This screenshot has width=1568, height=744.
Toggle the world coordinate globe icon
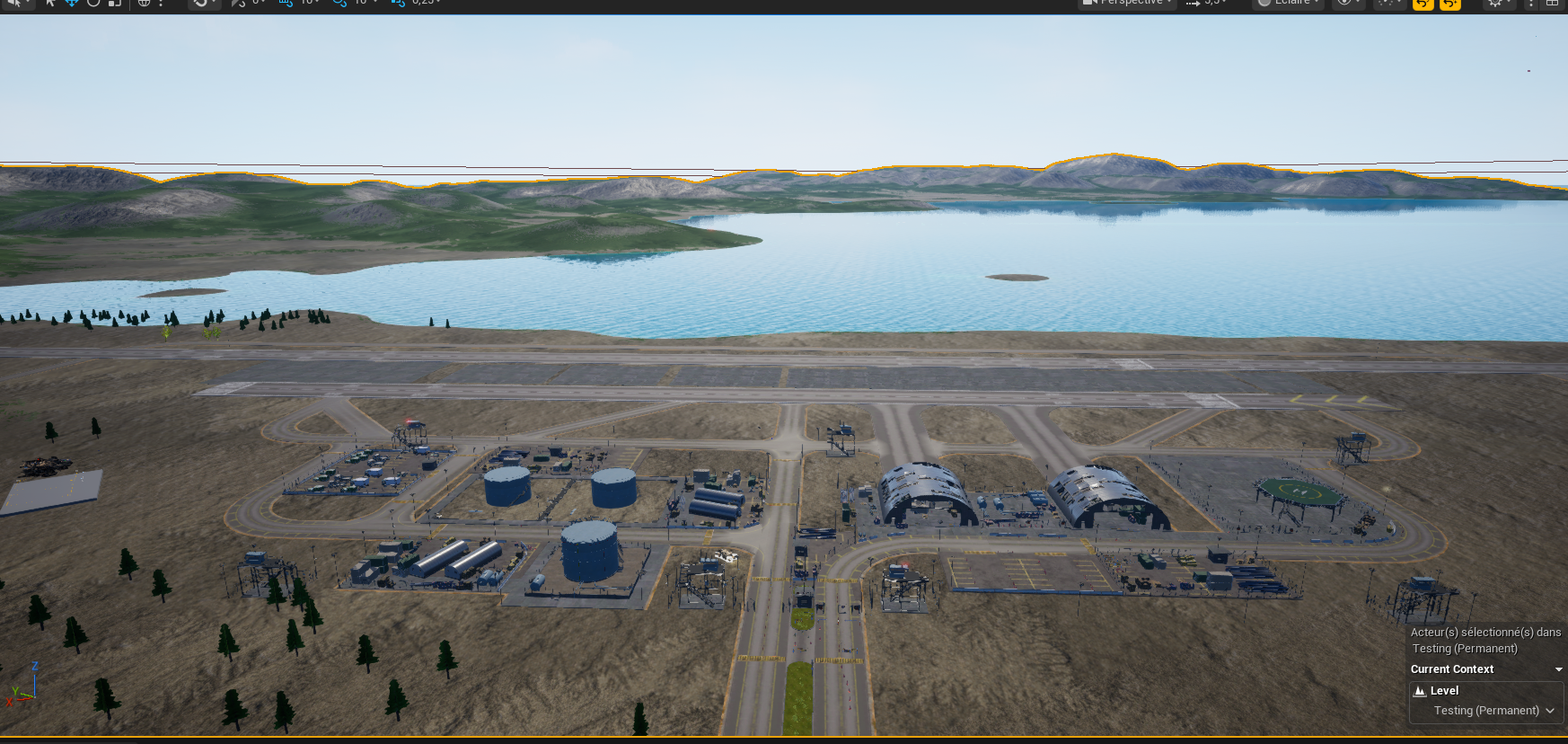click(144, 3)
